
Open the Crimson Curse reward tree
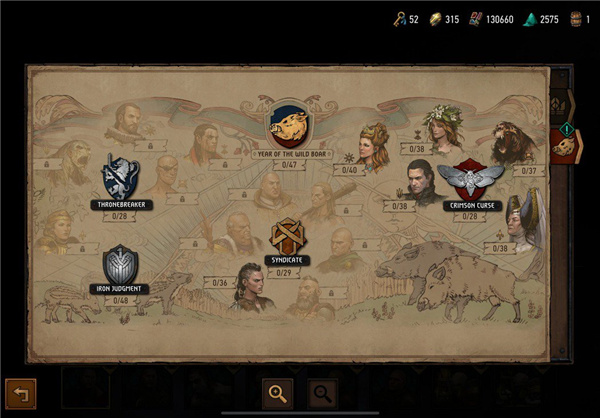tap(470, 181)
